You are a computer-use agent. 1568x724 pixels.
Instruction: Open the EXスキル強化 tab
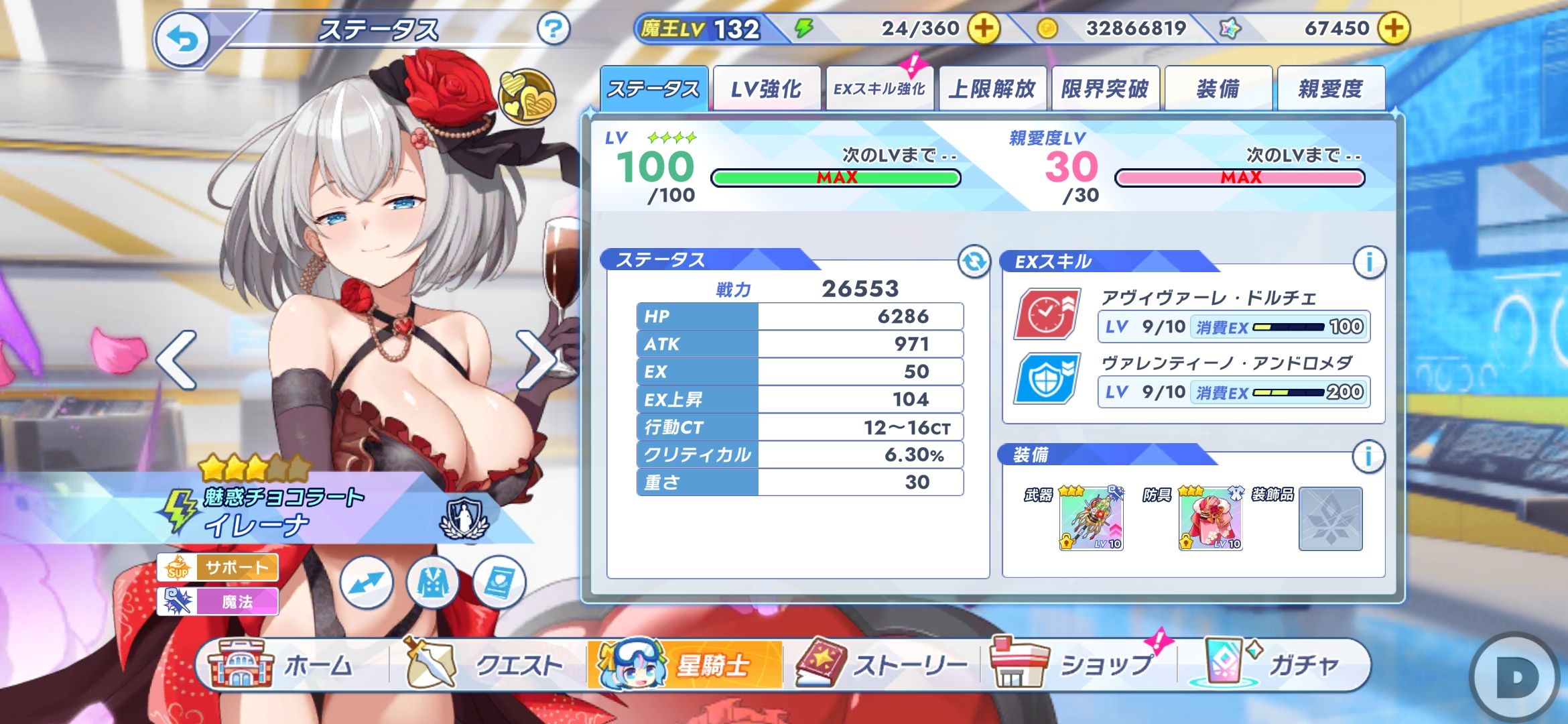click(879, 88)
